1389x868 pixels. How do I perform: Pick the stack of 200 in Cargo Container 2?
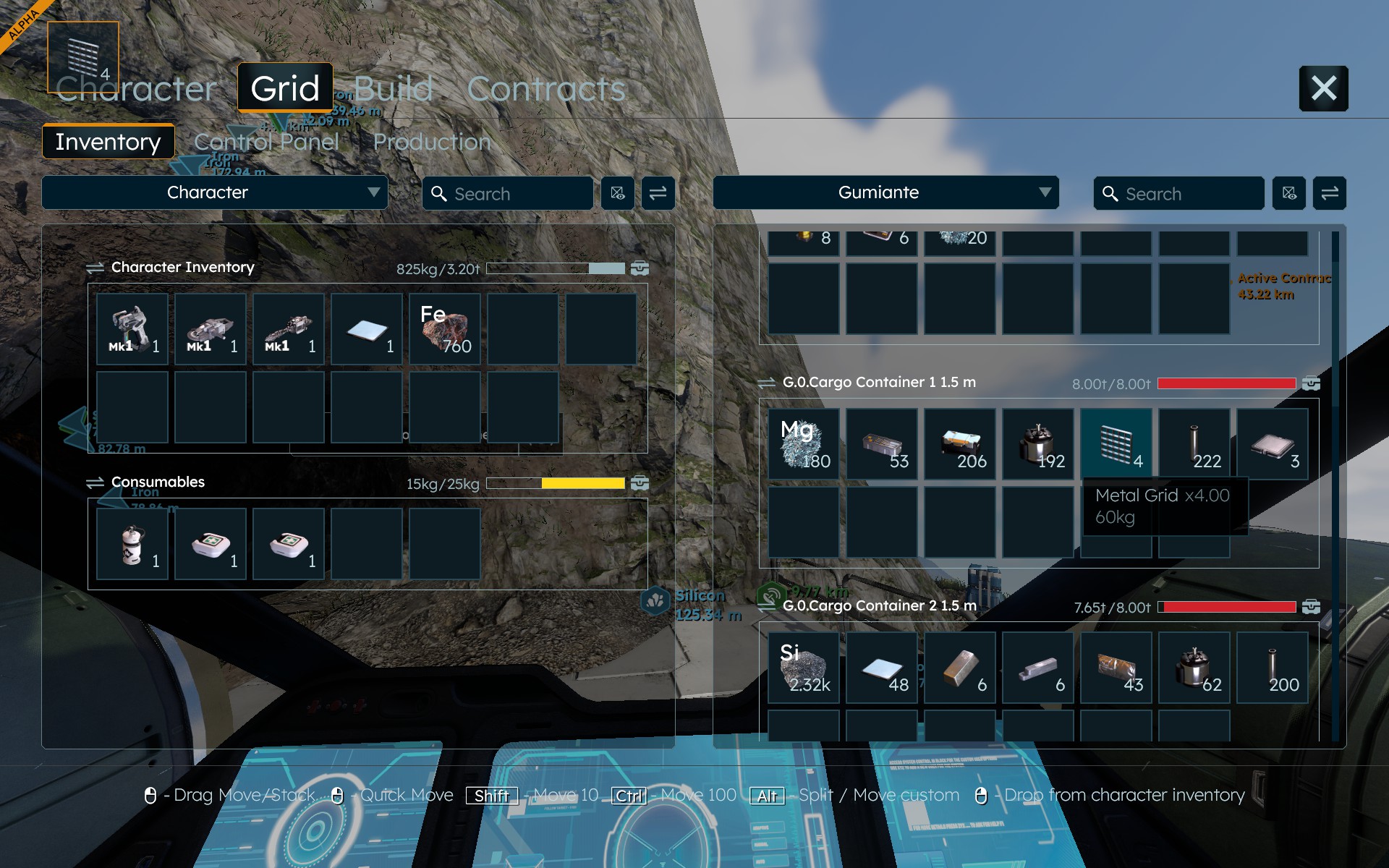point(1273,668)
